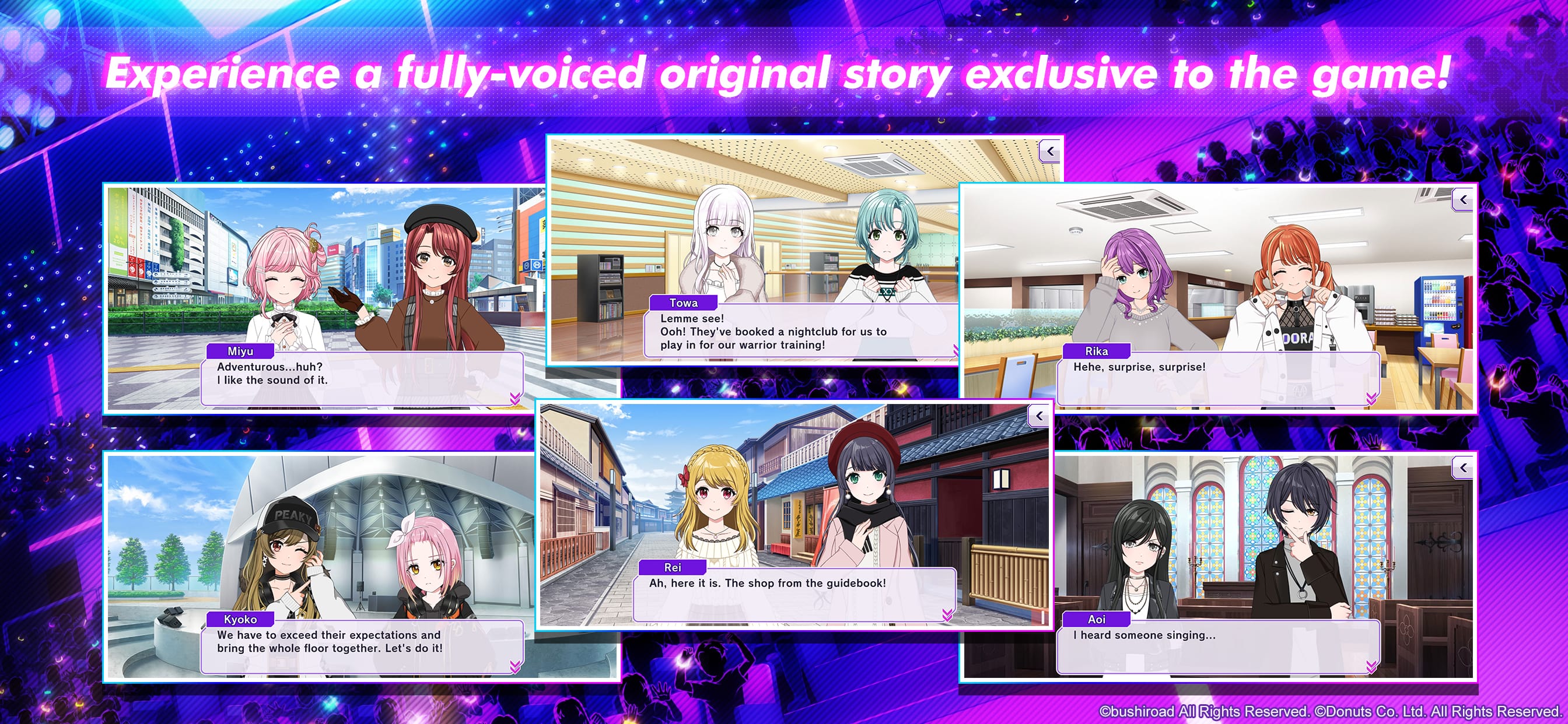
Task: Toggle the Rei name tag highlight
Action: [672, 567]
